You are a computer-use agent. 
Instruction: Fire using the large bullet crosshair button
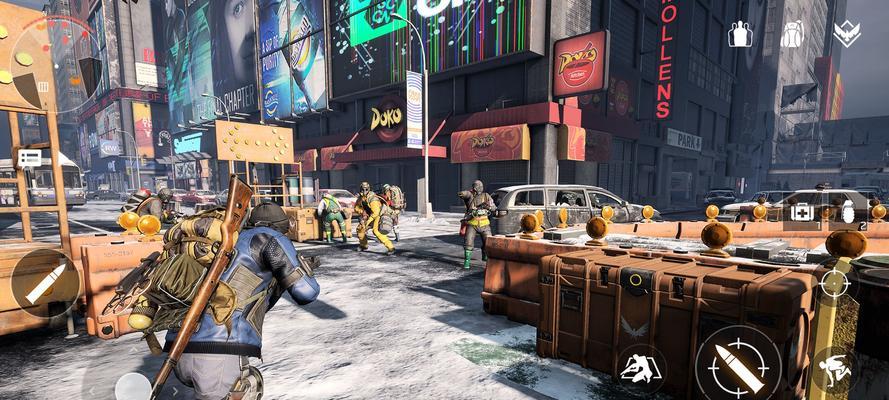738,367
